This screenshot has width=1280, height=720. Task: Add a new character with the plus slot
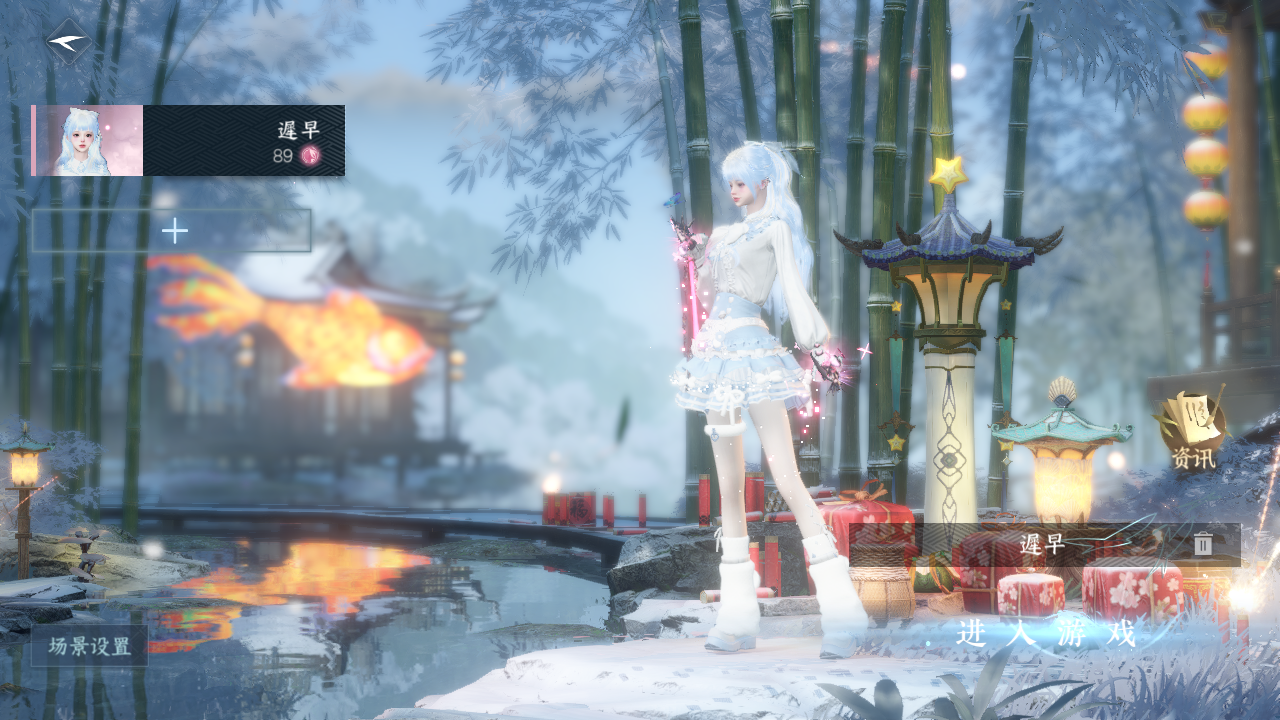pyautogui.click(x=172, y=231)
